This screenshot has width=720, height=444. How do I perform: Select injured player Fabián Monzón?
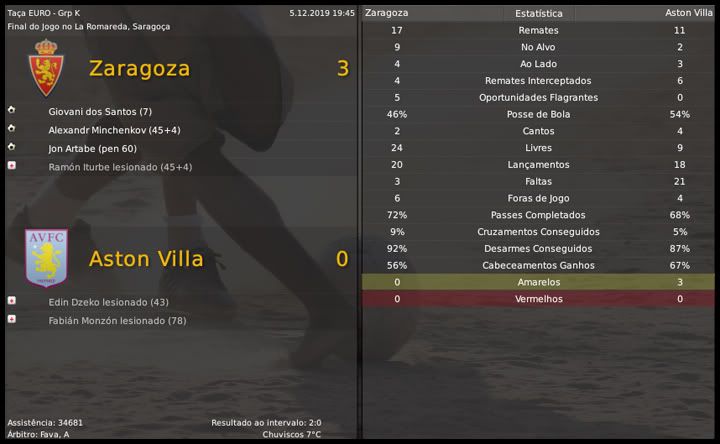[118, 320]
